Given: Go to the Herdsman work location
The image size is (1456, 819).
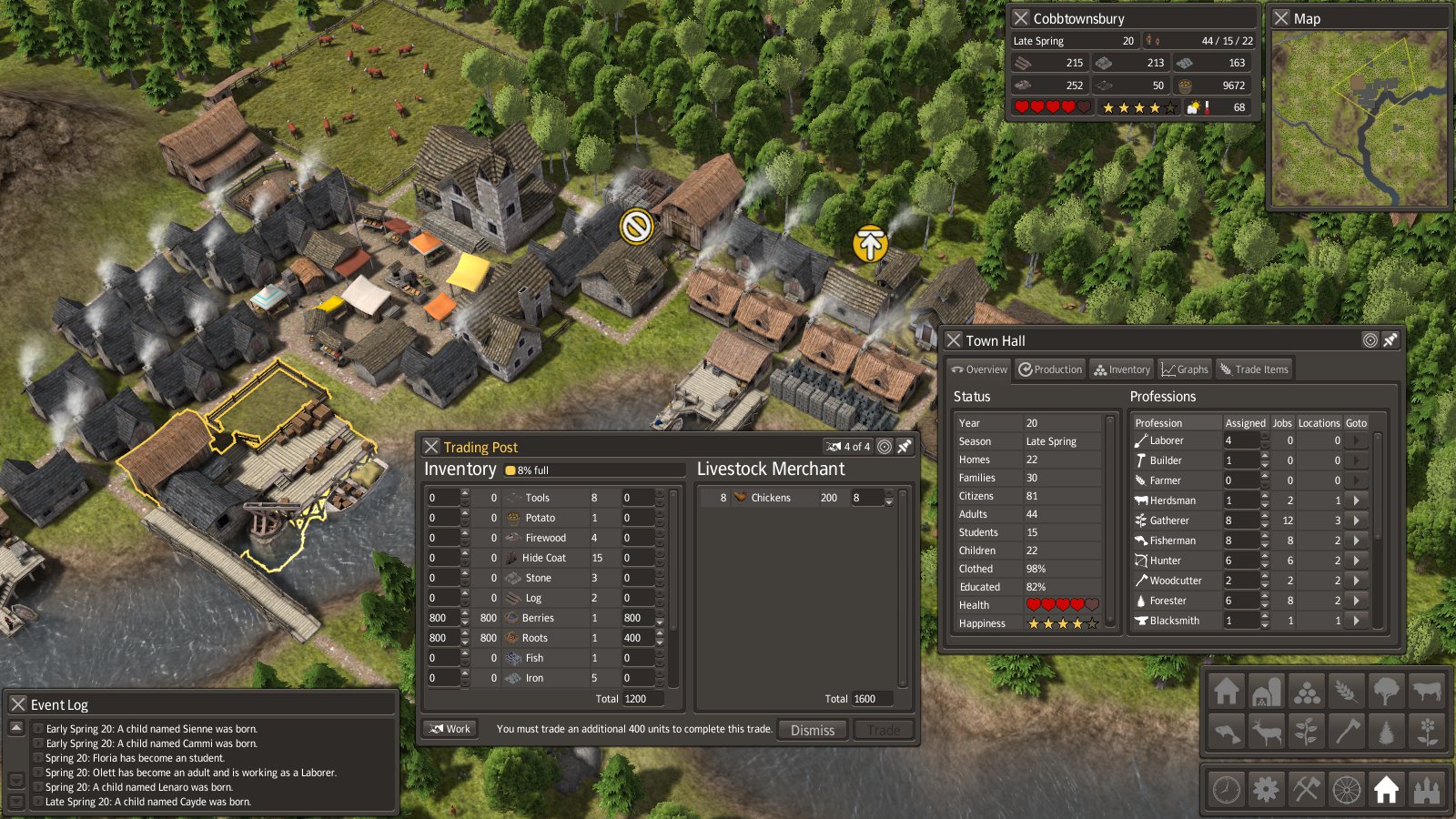Looking at the screenshot, I should click(1356, 500).
